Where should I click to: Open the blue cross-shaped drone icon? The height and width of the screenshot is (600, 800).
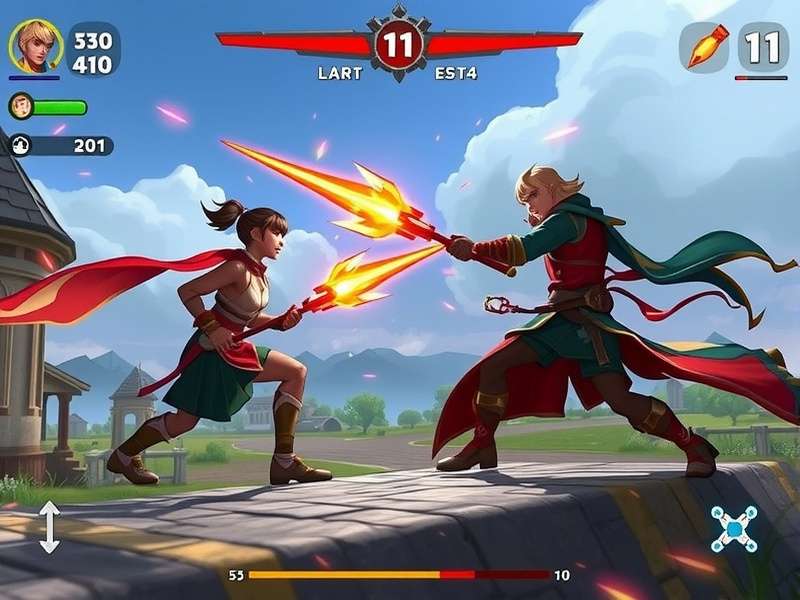pyautogui.click(x=734, y=528)
